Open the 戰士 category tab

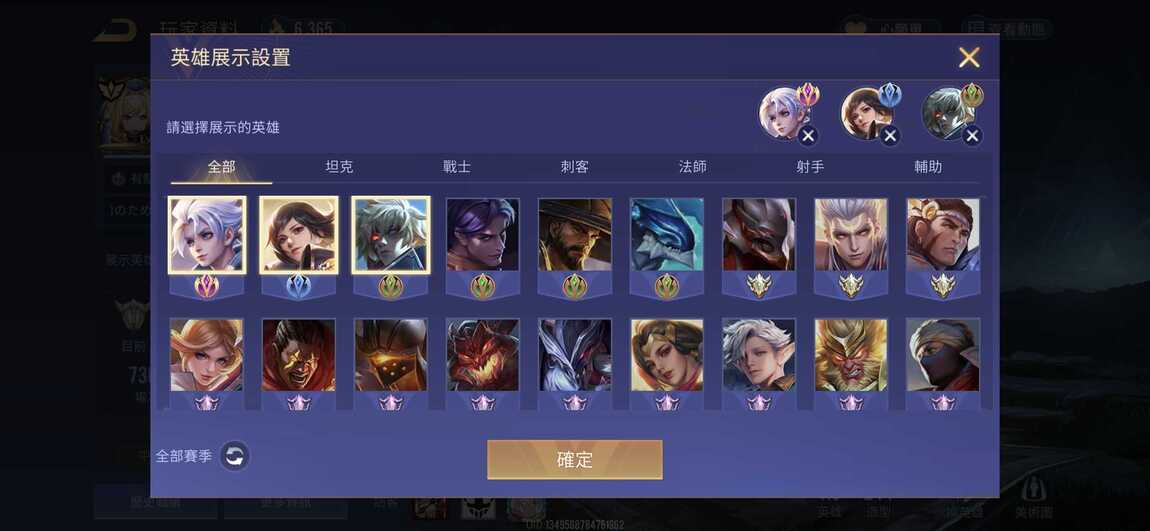pyautogui.click(x=457, y=167)
